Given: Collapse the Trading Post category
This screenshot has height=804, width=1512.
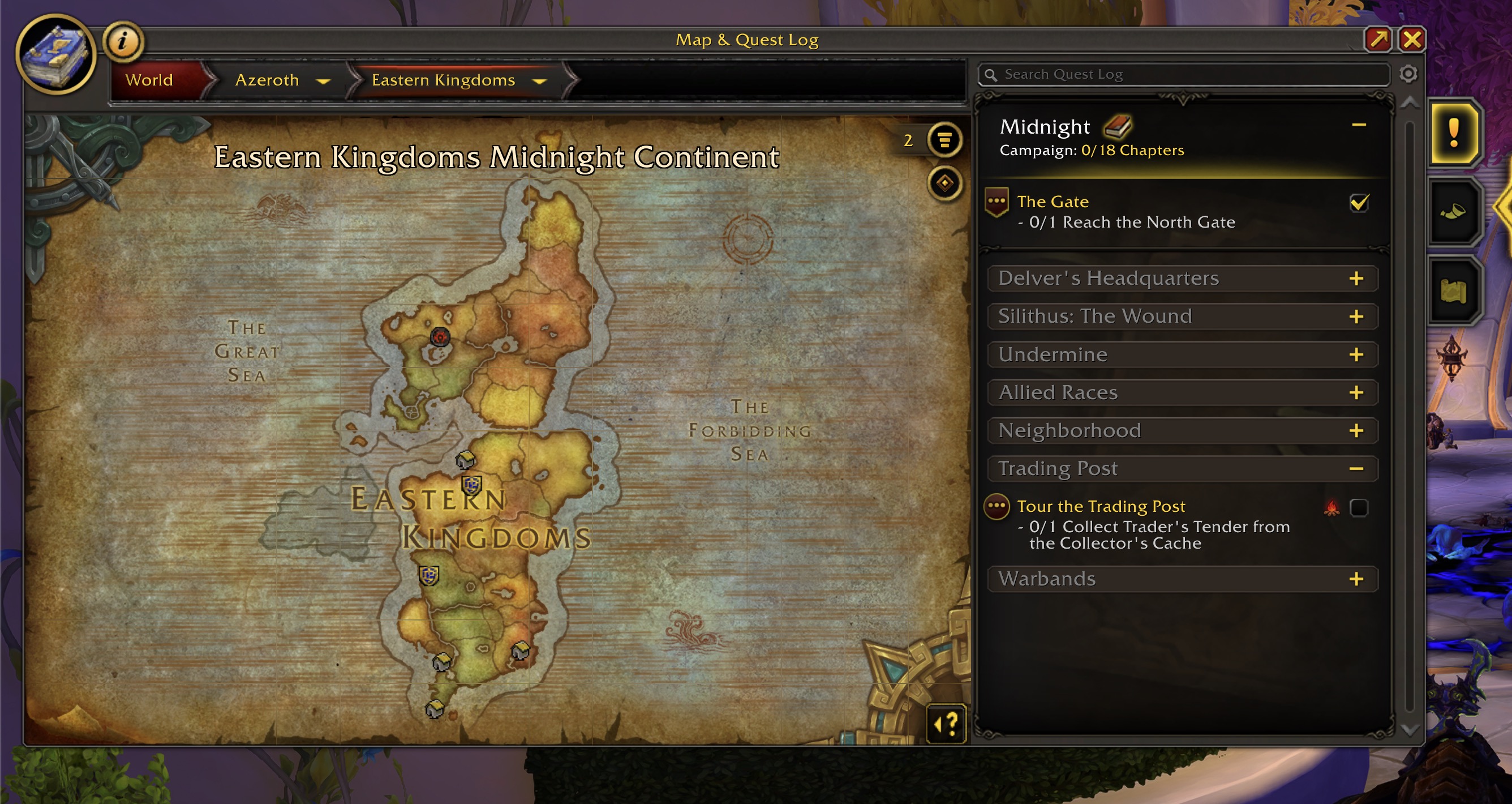Looking at the screenshot, I should point(1356,469).
